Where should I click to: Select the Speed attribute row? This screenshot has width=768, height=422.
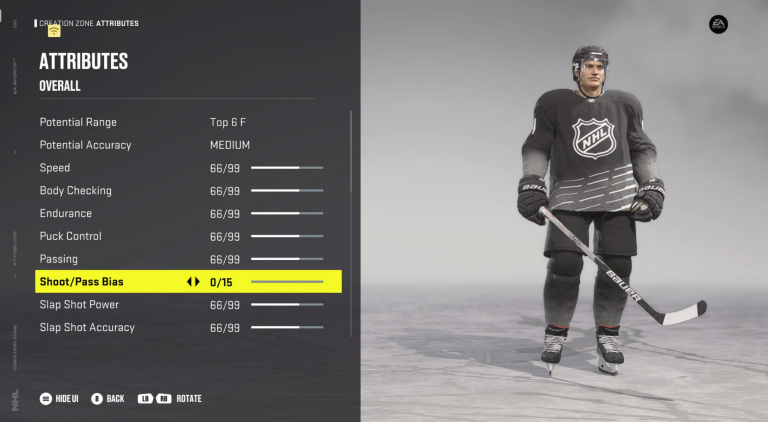coord(55,168)
